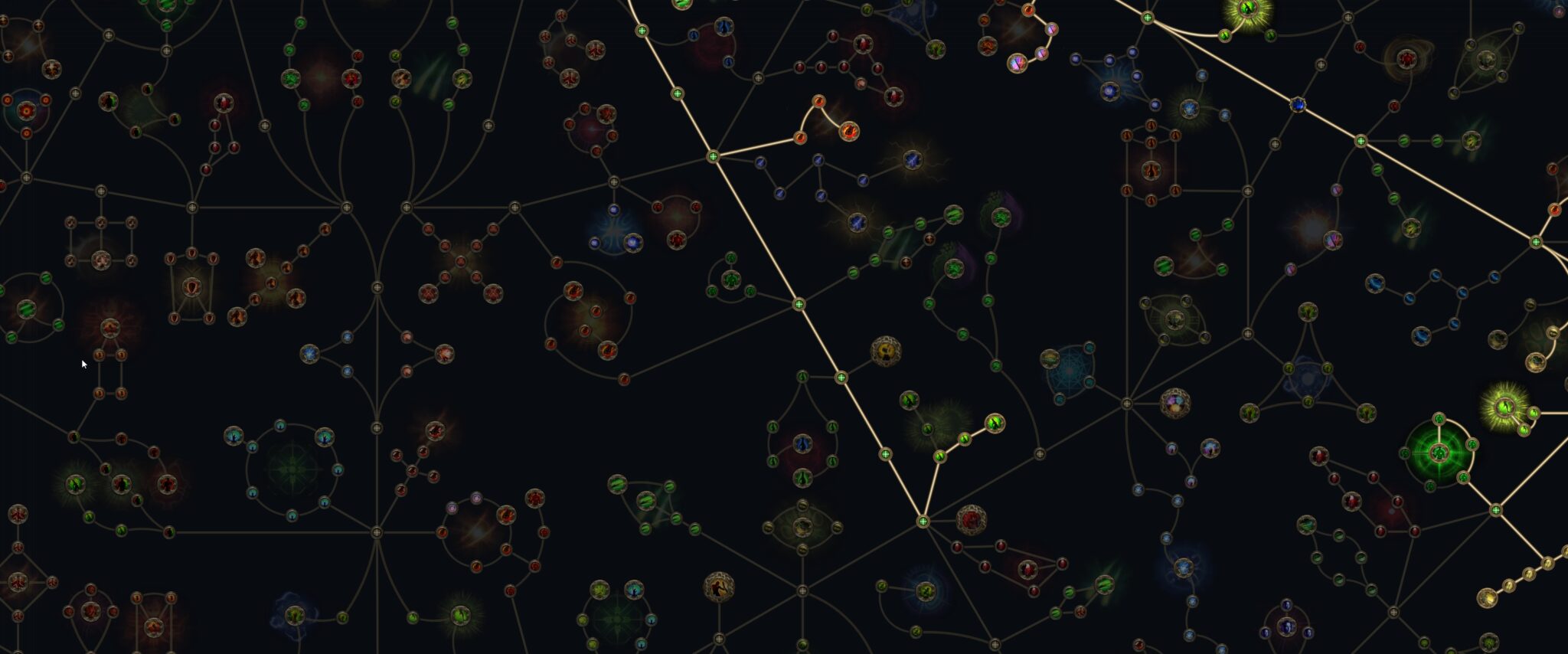The image size is (1568, 654).
Task: Click the jewel socket on the bottom-right path
Action: [1496, 511]
